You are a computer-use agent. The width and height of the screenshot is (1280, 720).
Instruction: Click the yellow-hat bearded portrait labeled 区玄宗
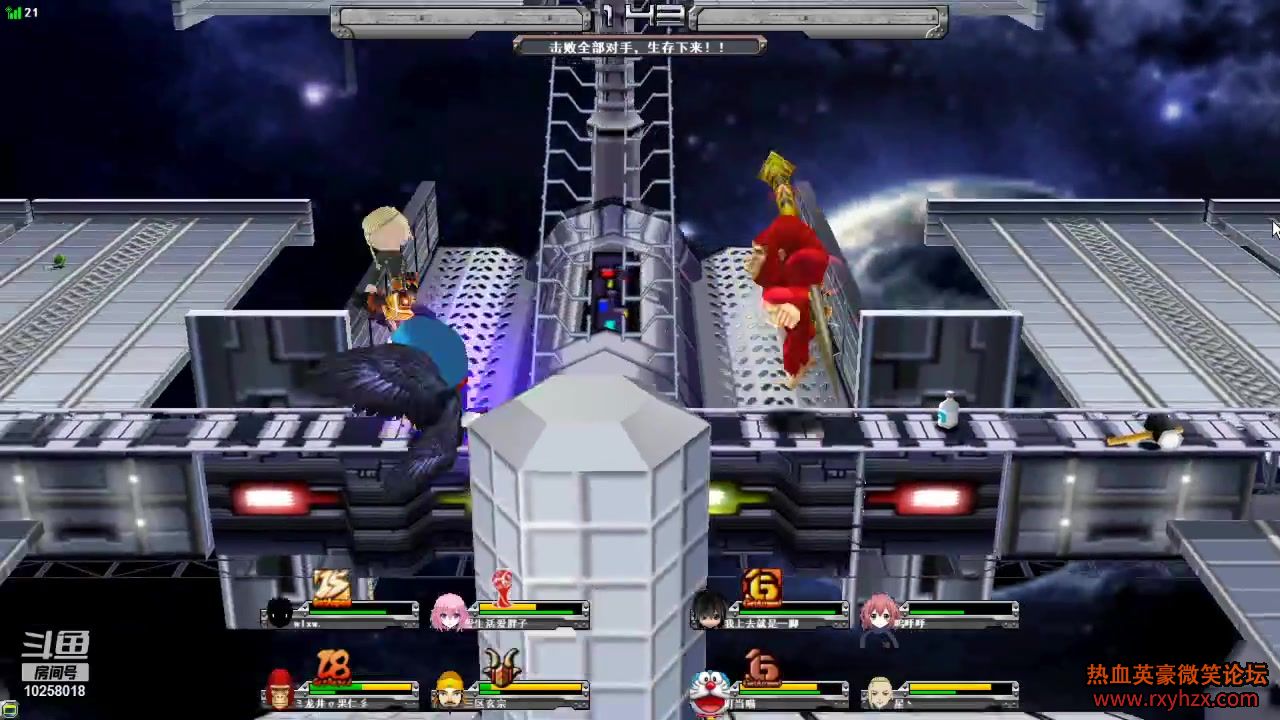pyautogui.click(x=450, y=689)
